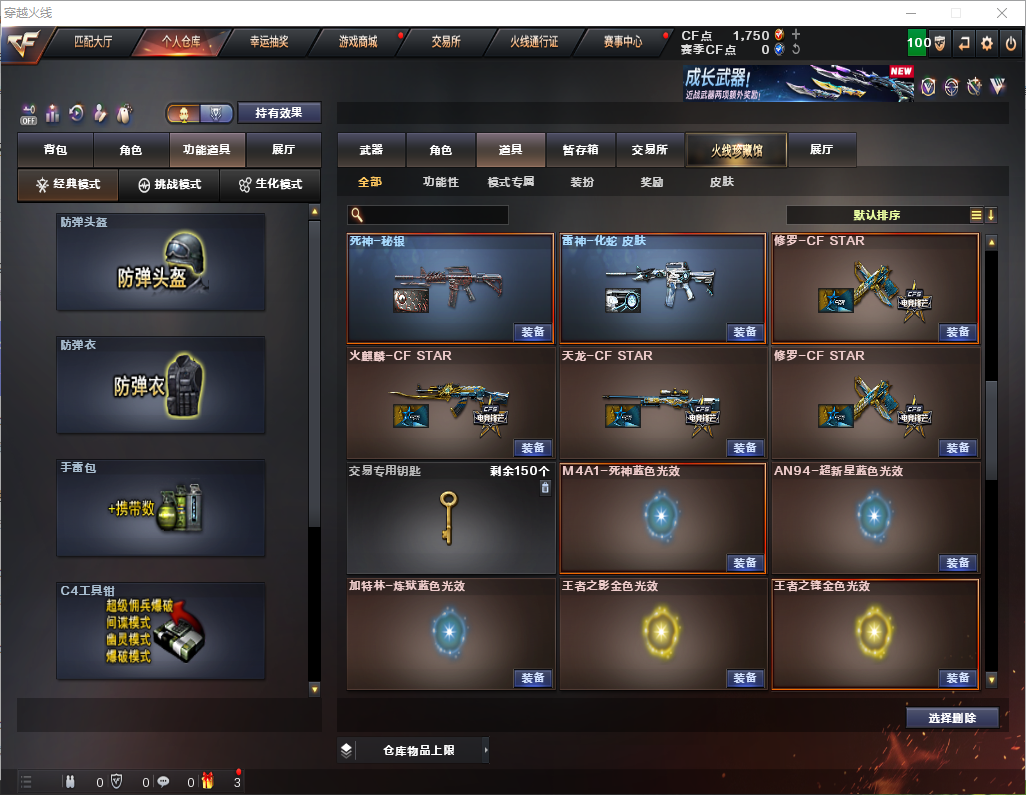Close the game window
The image size is (1026, 795).
(x=1001, y=13)
